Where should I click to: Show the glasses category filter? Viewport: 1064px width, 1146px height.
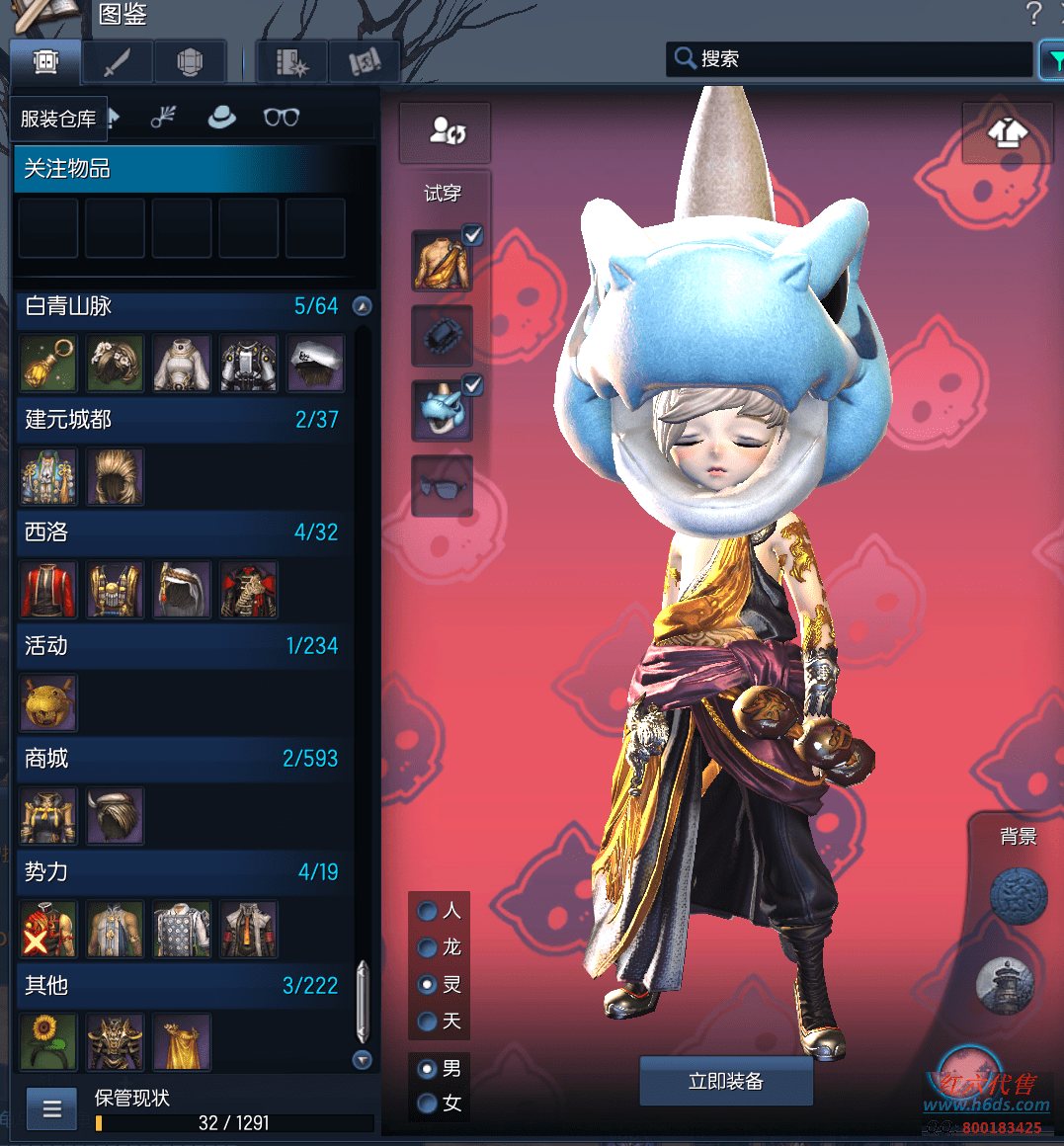pyautogui.click(x=282, y=118)
